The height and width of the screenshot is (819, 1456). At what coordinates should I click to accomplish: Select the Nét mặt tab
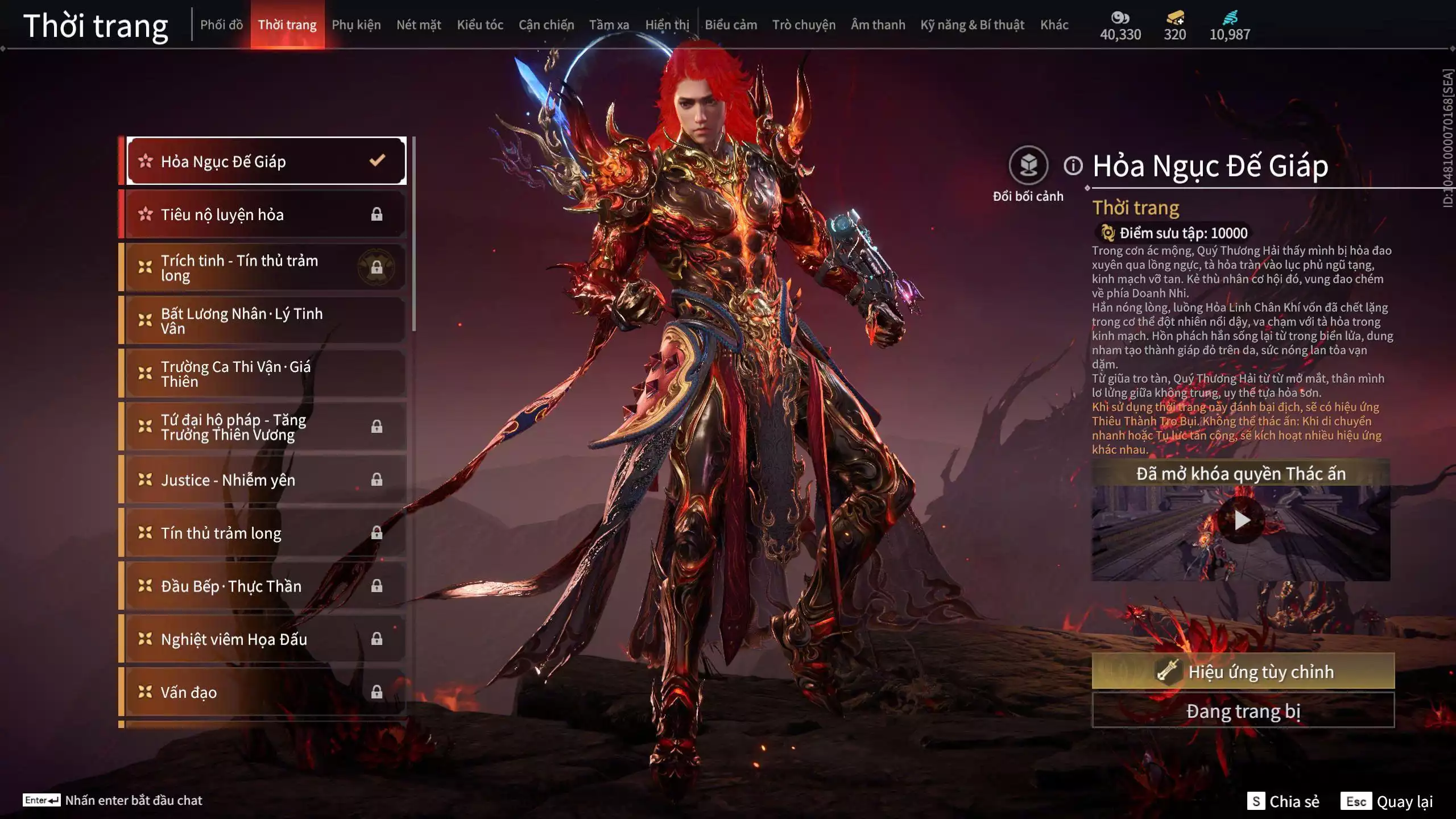(x=419, y=25)
